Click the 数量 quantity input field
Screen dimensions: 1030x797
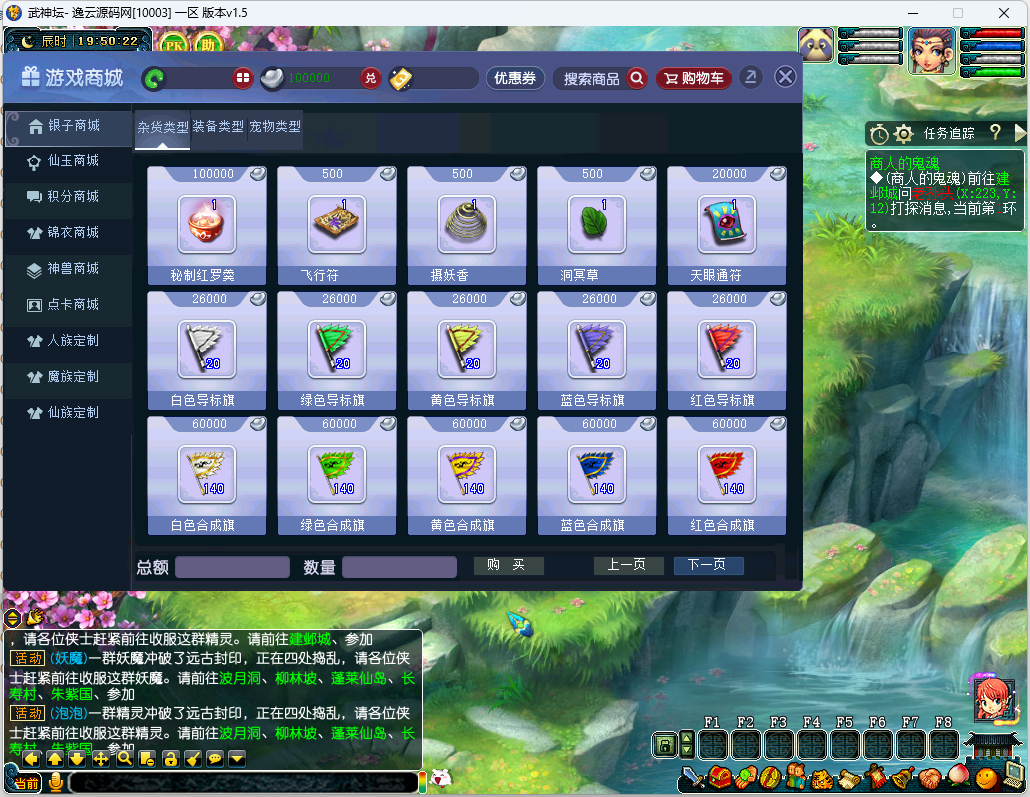(399, 567)
